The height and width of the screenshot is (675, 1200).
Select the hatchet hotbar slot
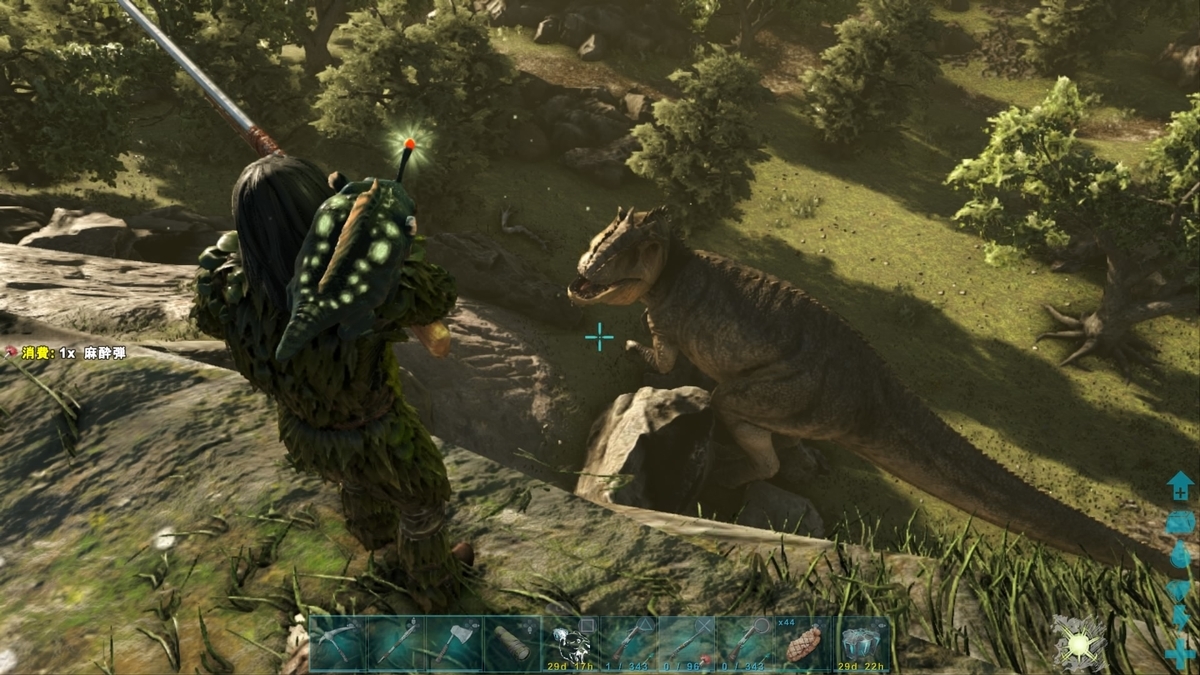pyautogui.click(x=454, y=643)
